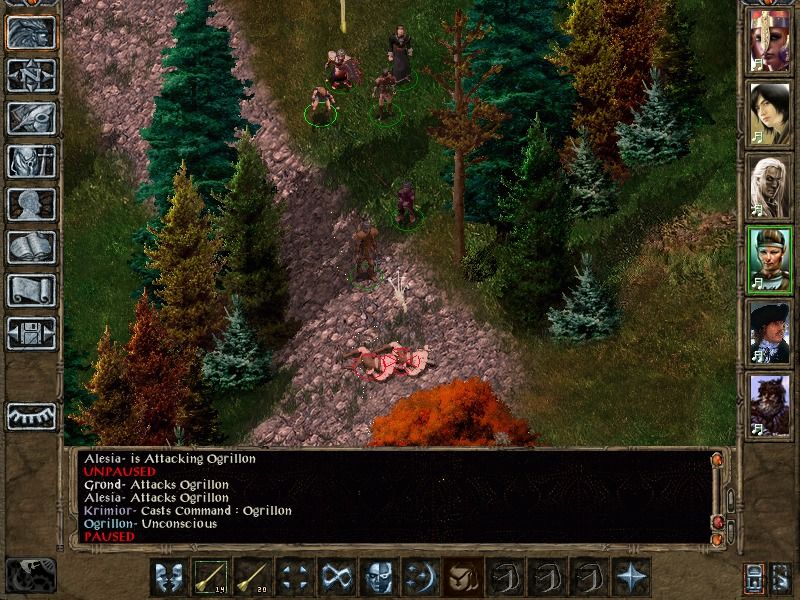
Task: Select the weapon slot showing 14
Action: (x=211, y=577)
